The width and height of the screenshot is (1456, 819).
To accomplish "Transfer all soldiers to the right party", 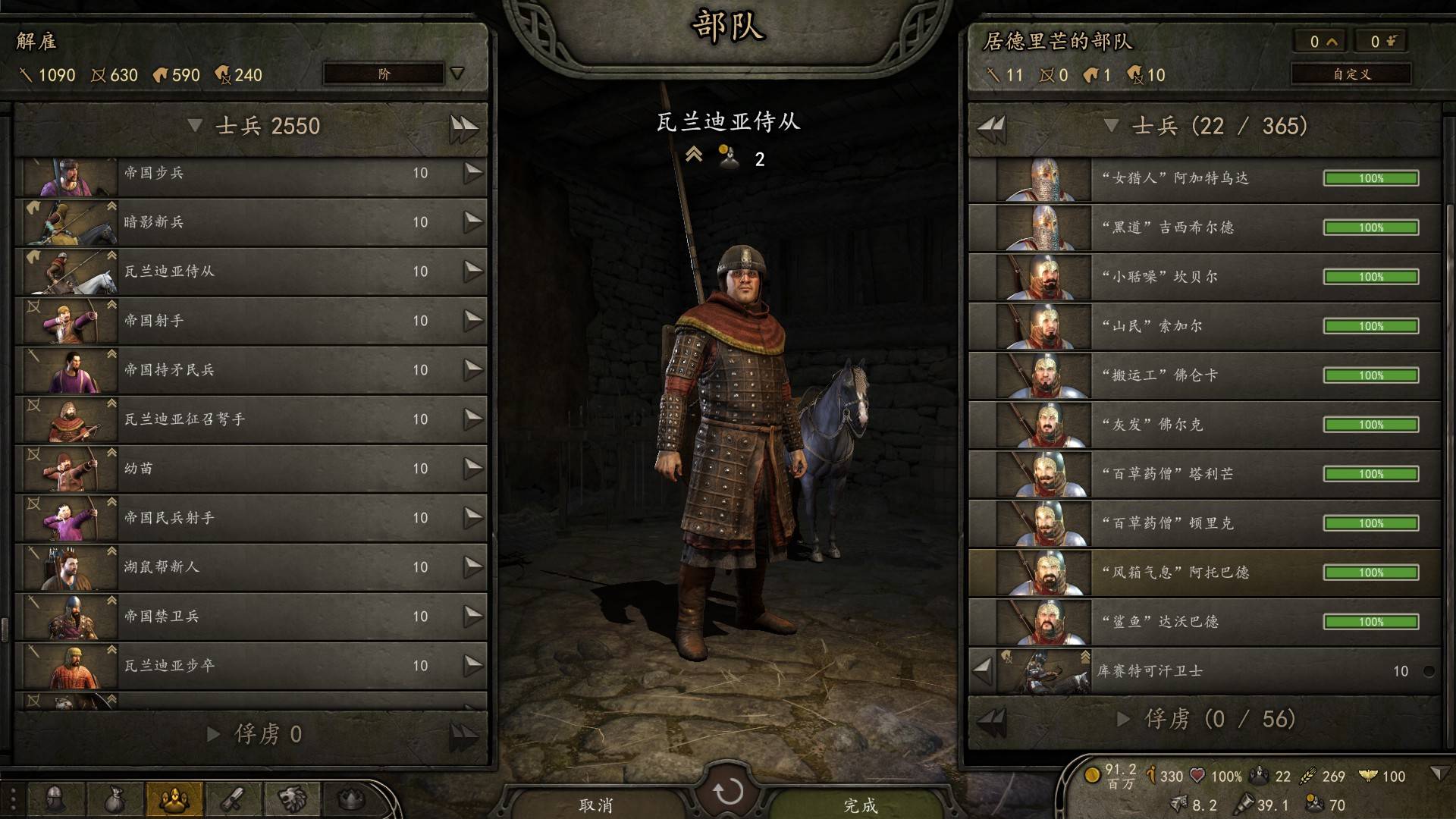I will point(463,126).
